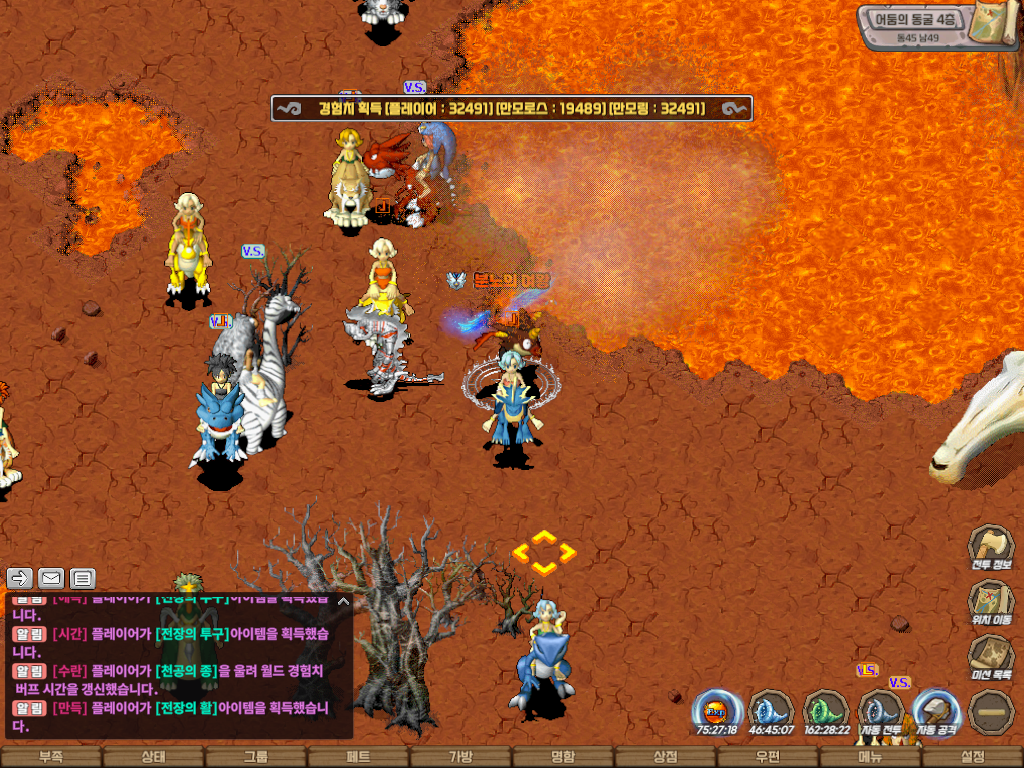Viewport: 1024px width, 768px height.
Task: Open the 명함 (name card) menu
Action: [563, 757]
